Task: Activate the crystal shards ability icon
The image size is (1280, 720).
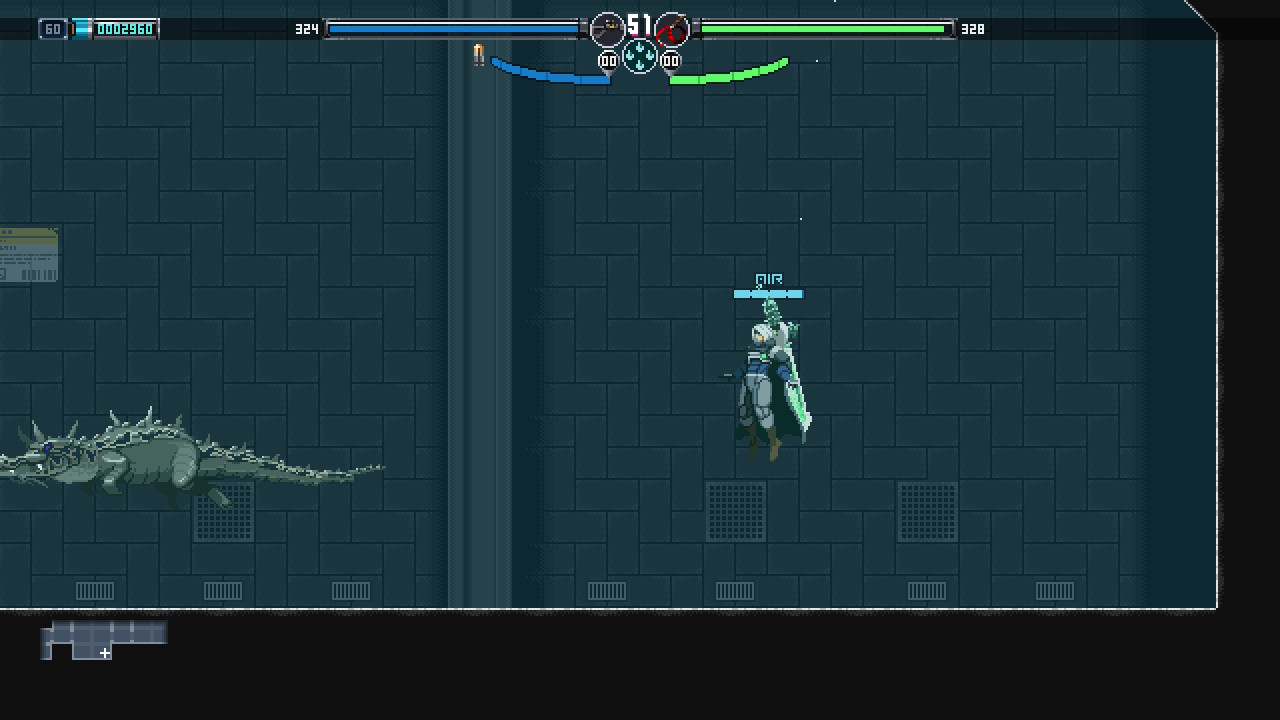Action: point(640,57)
